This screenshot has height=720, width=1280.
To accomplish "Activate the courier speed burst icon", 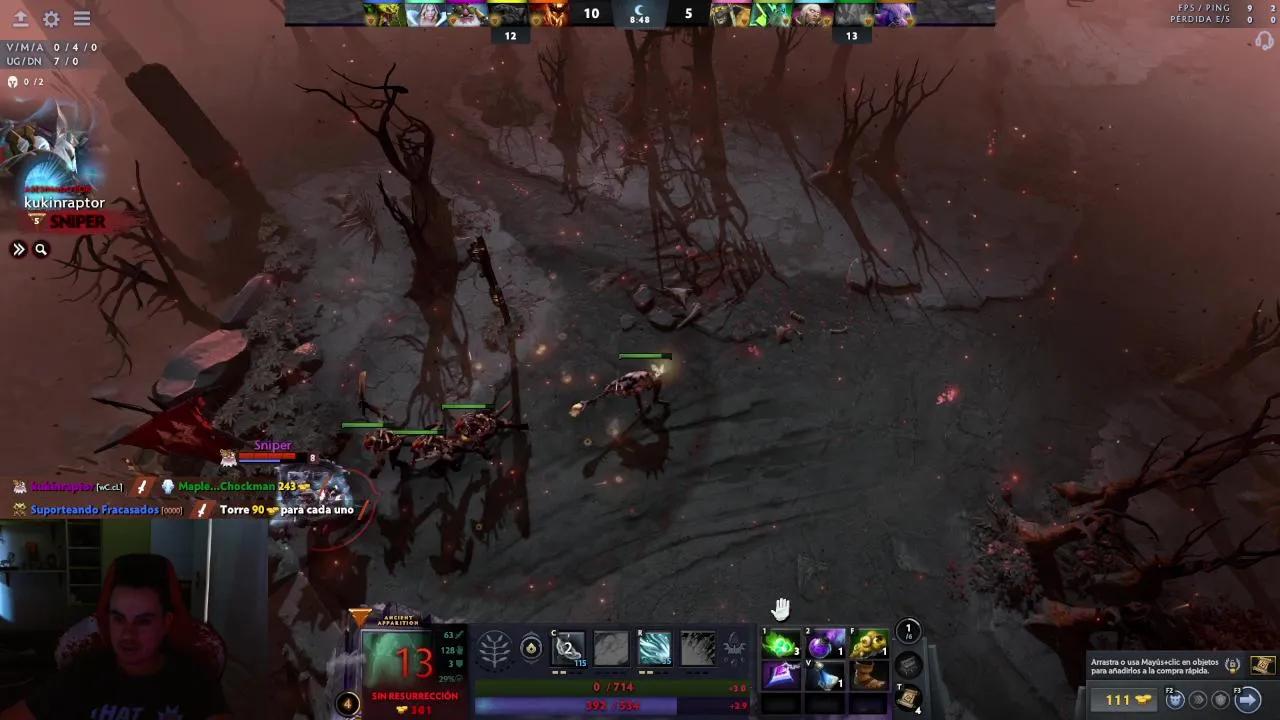I will tap(1199, 700).
